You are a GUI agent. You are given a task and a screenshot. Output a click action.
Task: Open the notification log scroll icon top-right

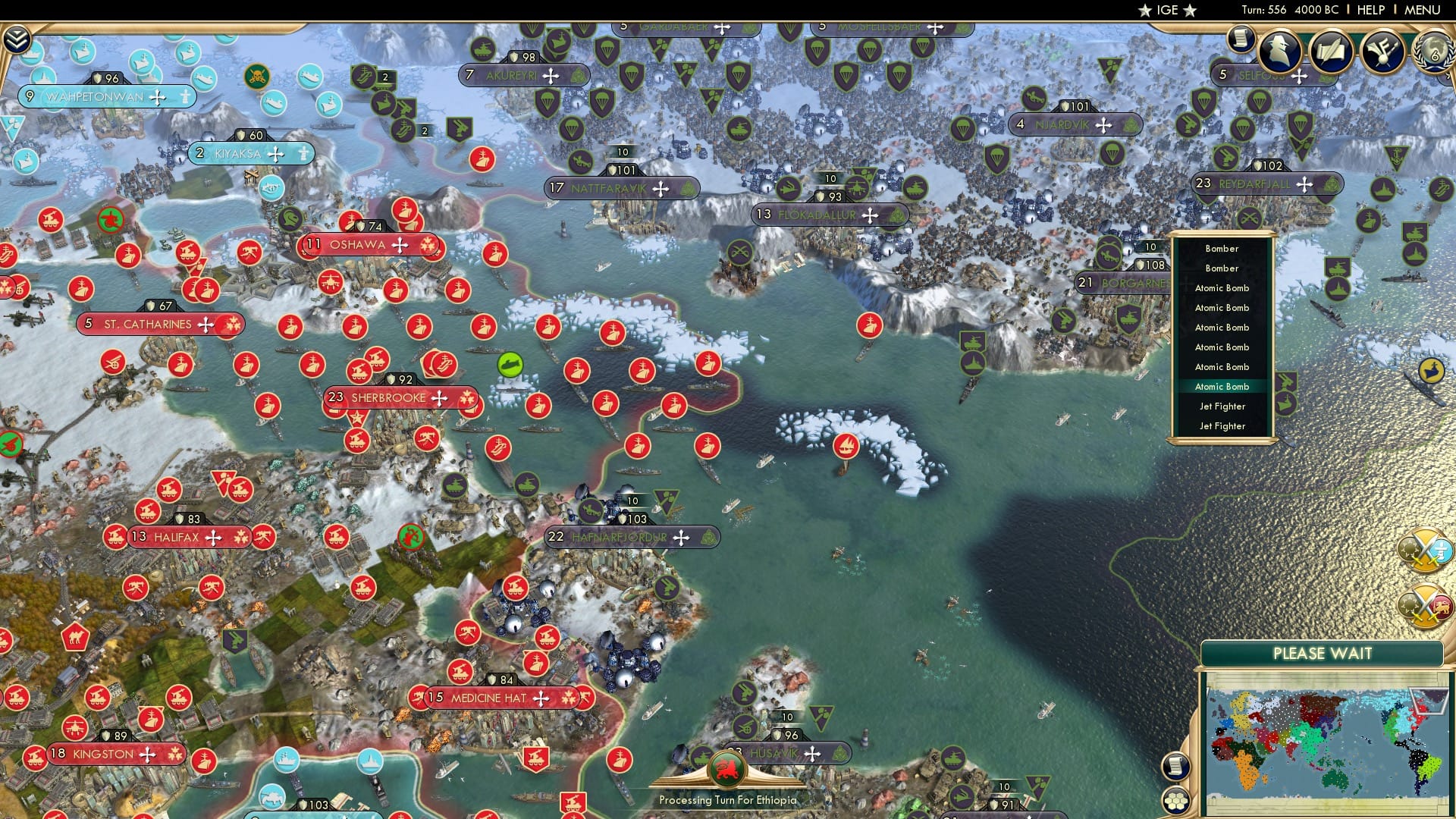(1241, 38)
